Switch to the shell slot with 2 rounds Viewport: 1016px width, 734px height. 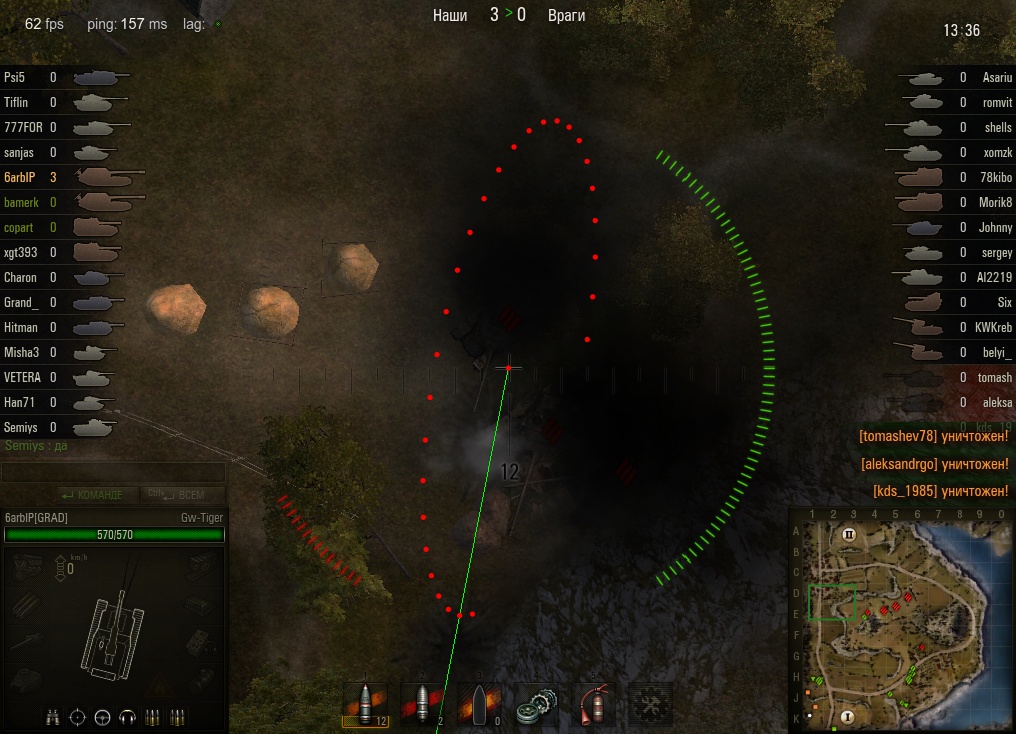point(422,705)
